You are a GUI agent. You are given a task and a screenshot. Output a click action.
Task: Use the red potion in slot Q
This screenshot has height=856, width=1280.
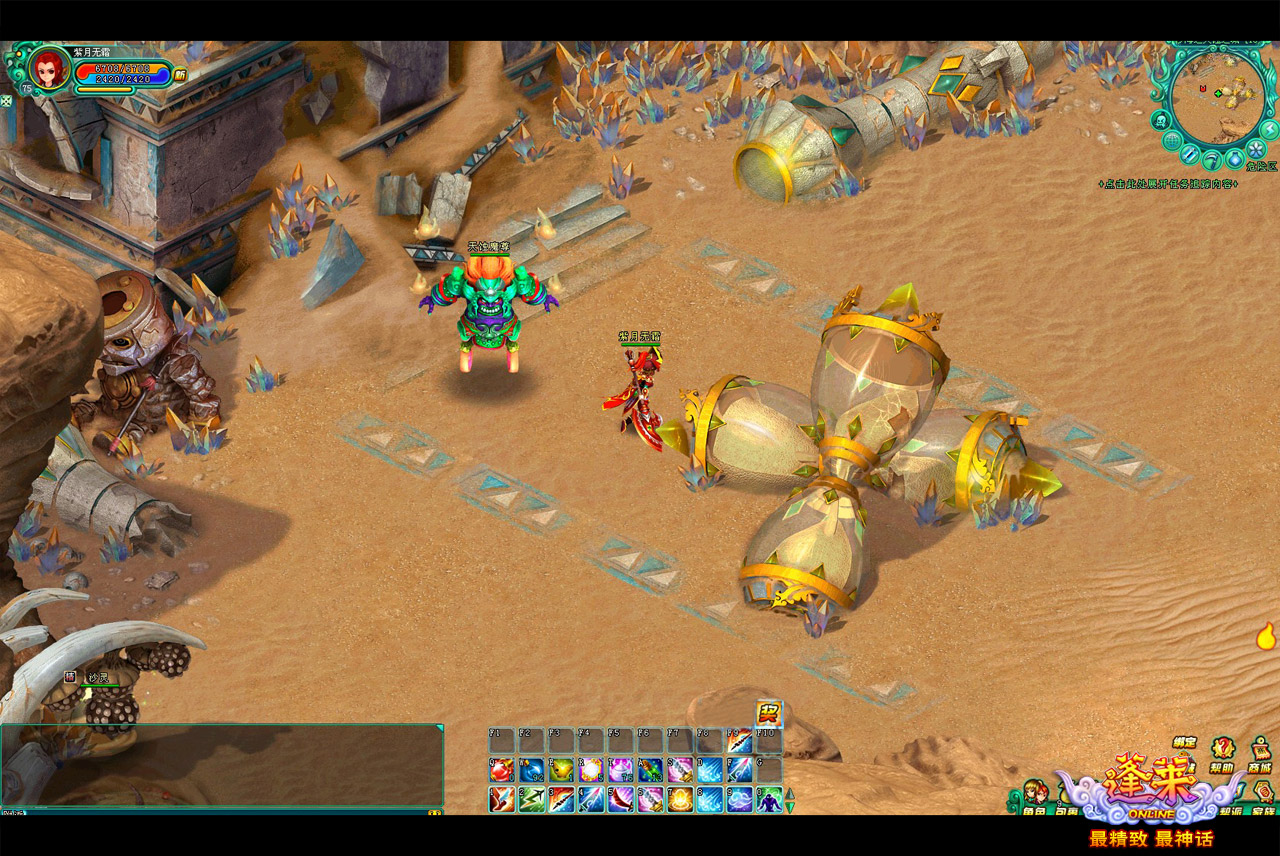tap(501, 770)
